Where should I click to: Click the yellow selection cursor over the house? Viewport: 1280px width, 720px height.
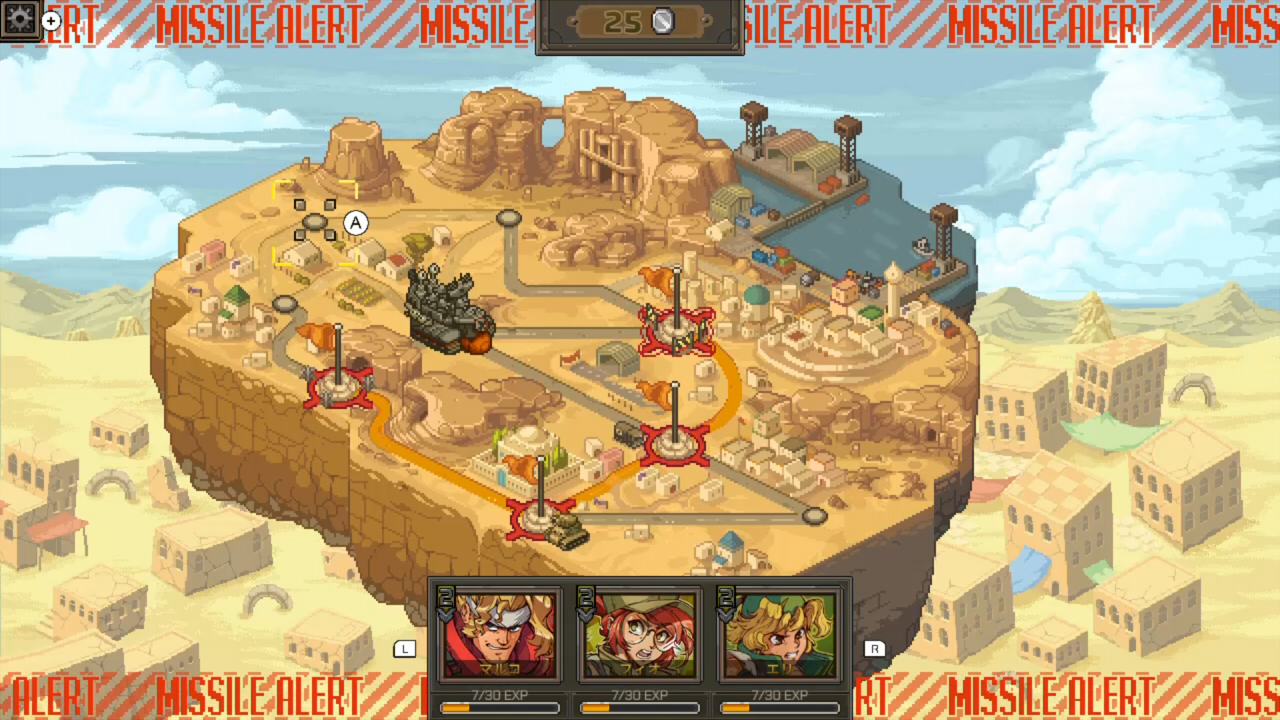tap(317, 225)
